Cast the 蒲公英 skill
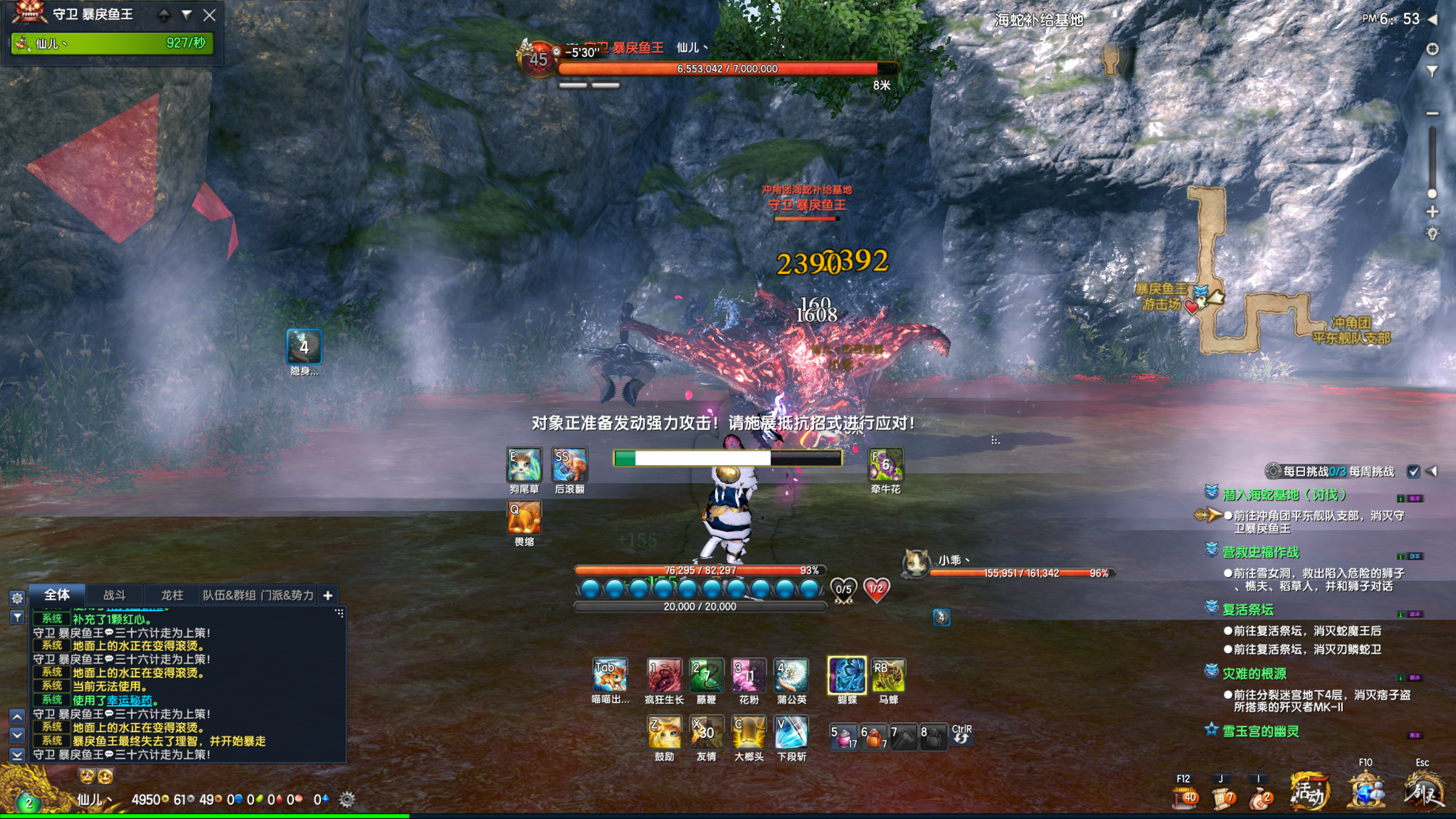Image resolution: width=1456 pixels, height=819 pixels. (x=791, y=675)
